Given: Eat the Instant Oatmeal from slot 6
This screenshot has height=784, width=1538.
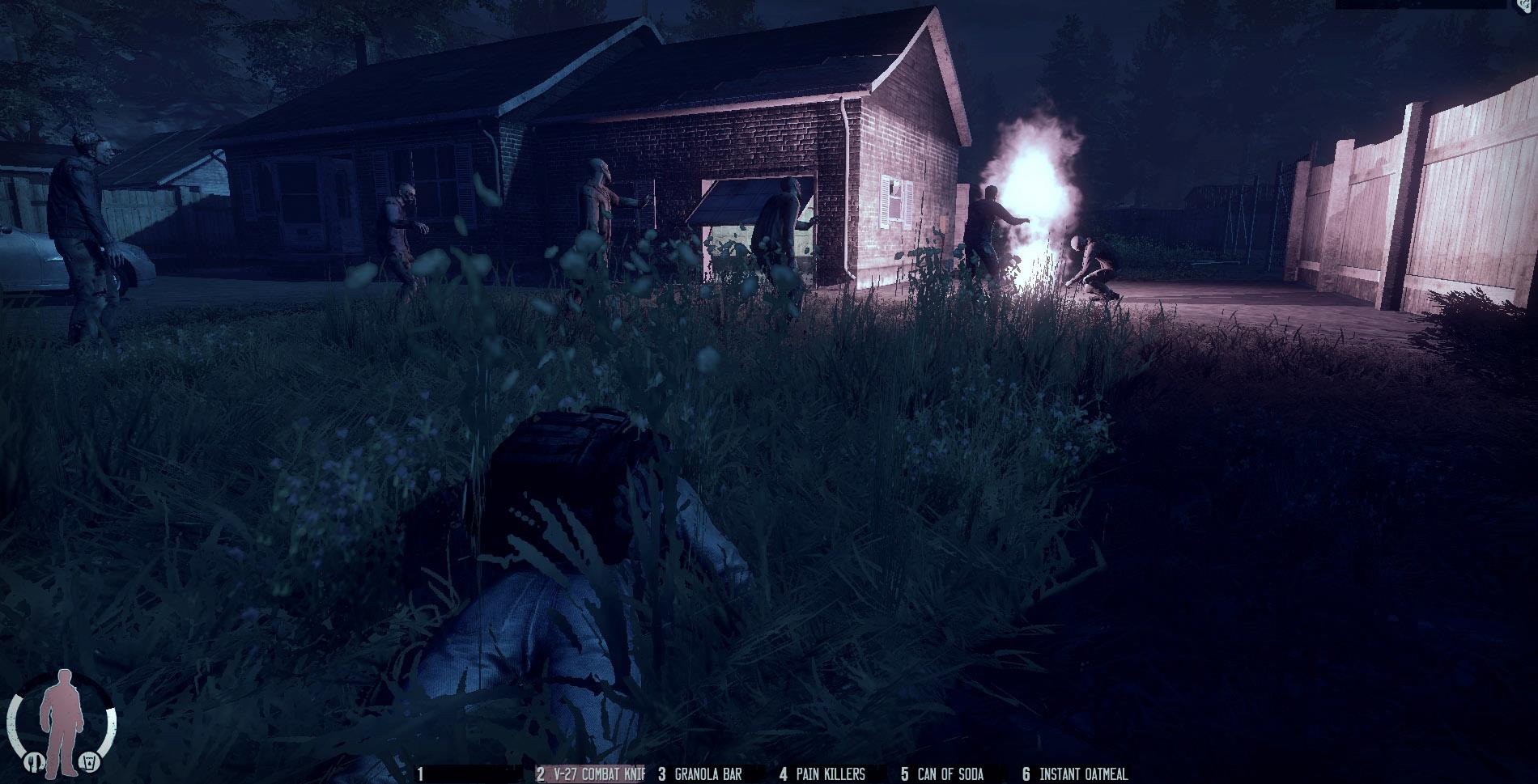Looking at the screenshot, I should pos(1077,771).
